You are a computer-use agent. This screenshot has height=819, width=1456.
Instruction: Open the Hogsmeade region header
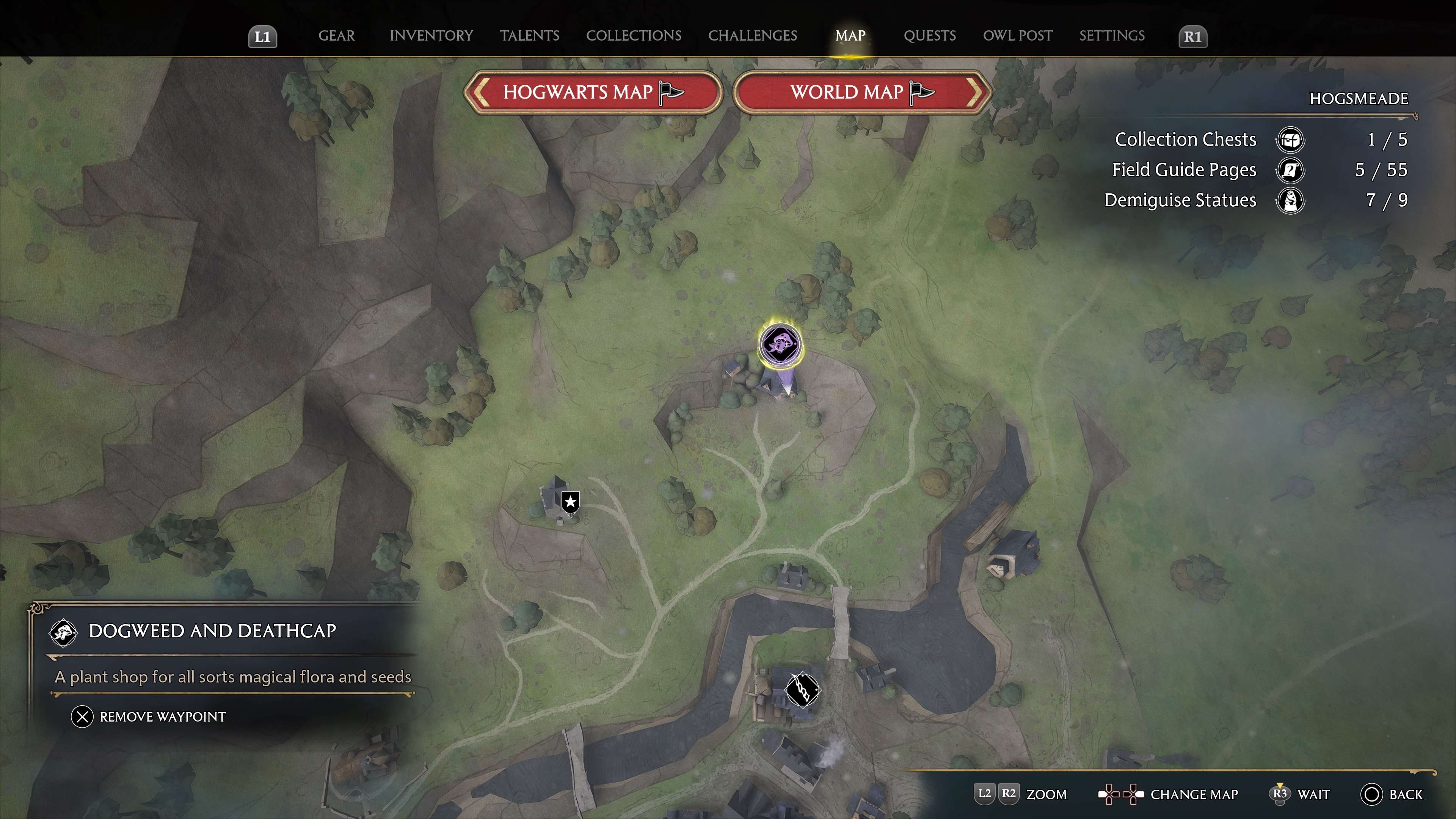1358,98
